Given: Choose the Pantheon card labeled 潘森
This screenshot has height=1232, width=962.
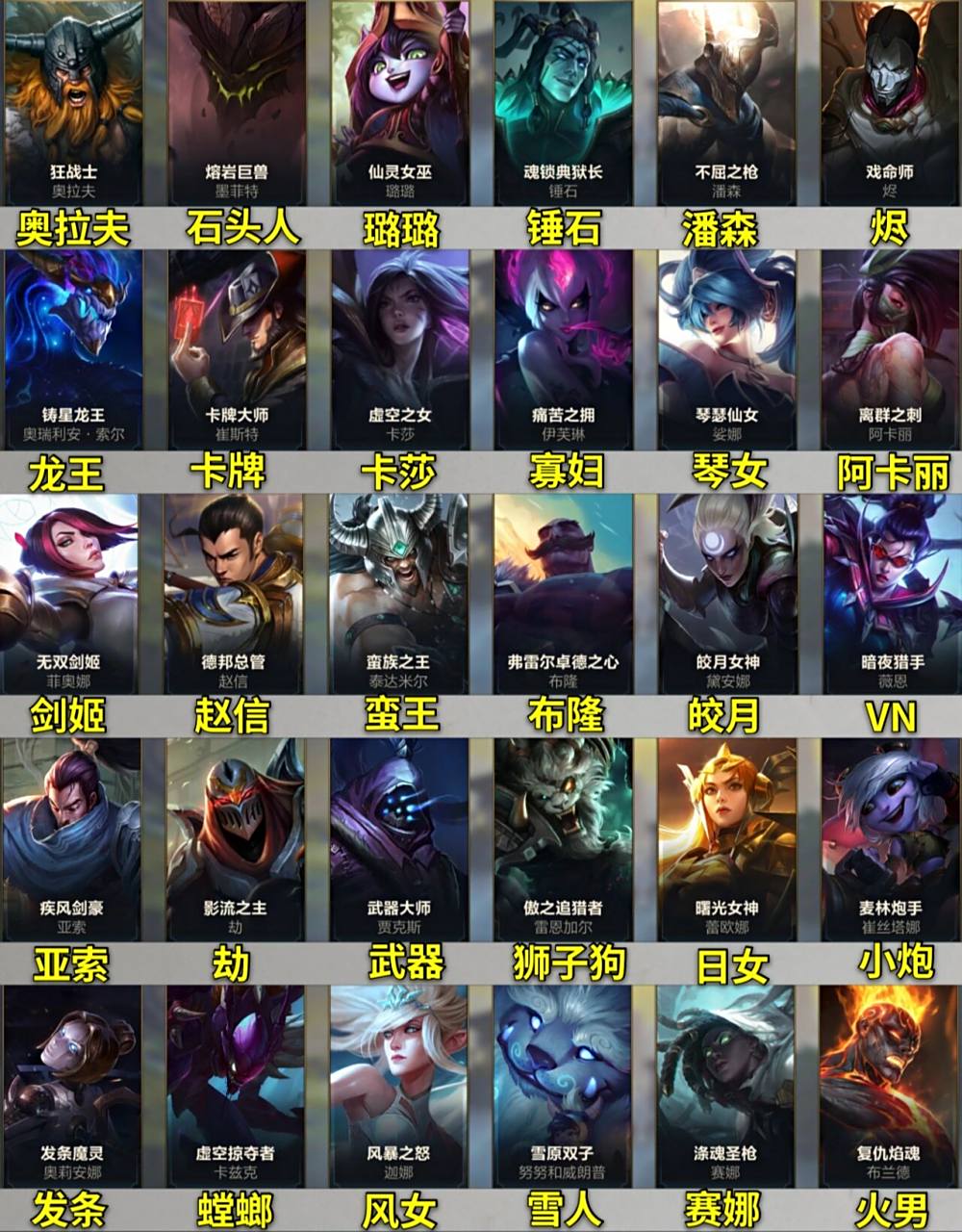Looking at the screenshot, I should 726,101.
